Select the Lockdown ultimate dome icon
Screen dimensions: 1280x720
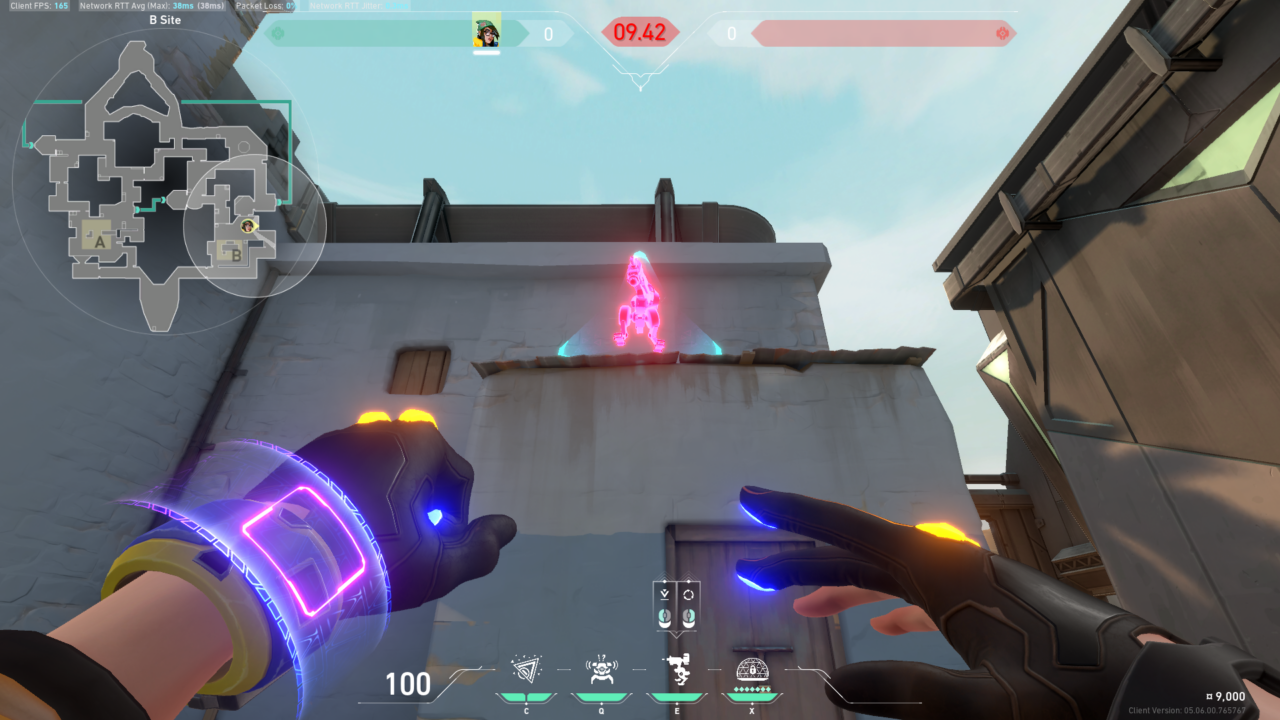(x=752, y=671)
